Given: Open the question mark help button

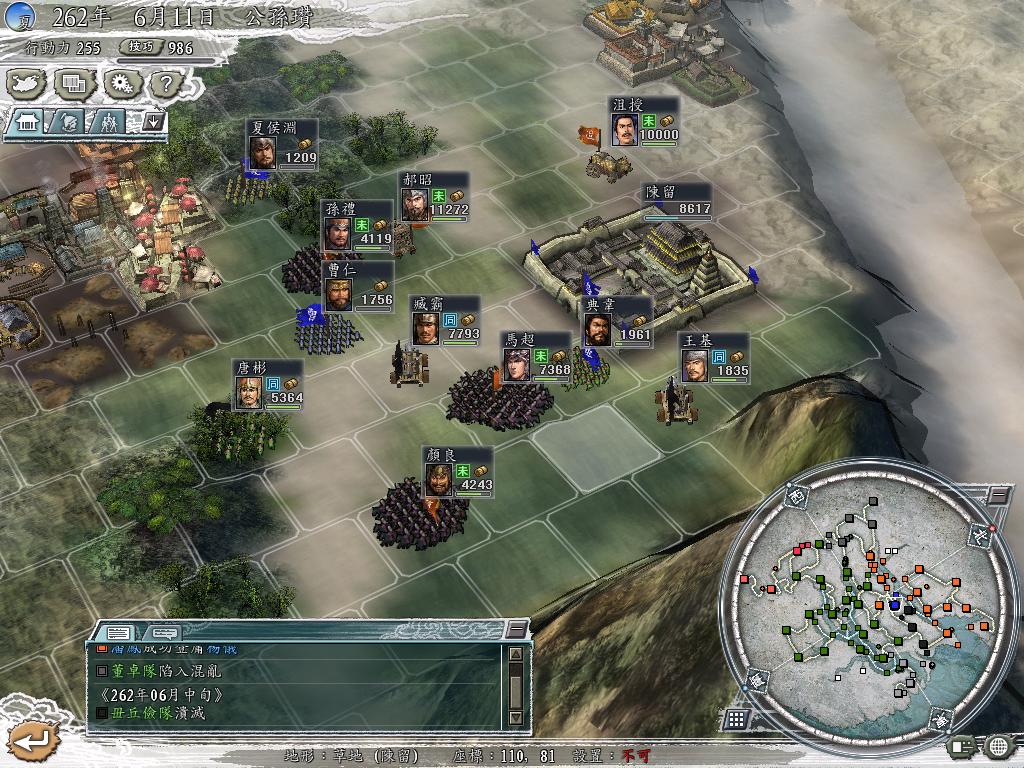Looking at the screenshot, I should pos(166,84).
